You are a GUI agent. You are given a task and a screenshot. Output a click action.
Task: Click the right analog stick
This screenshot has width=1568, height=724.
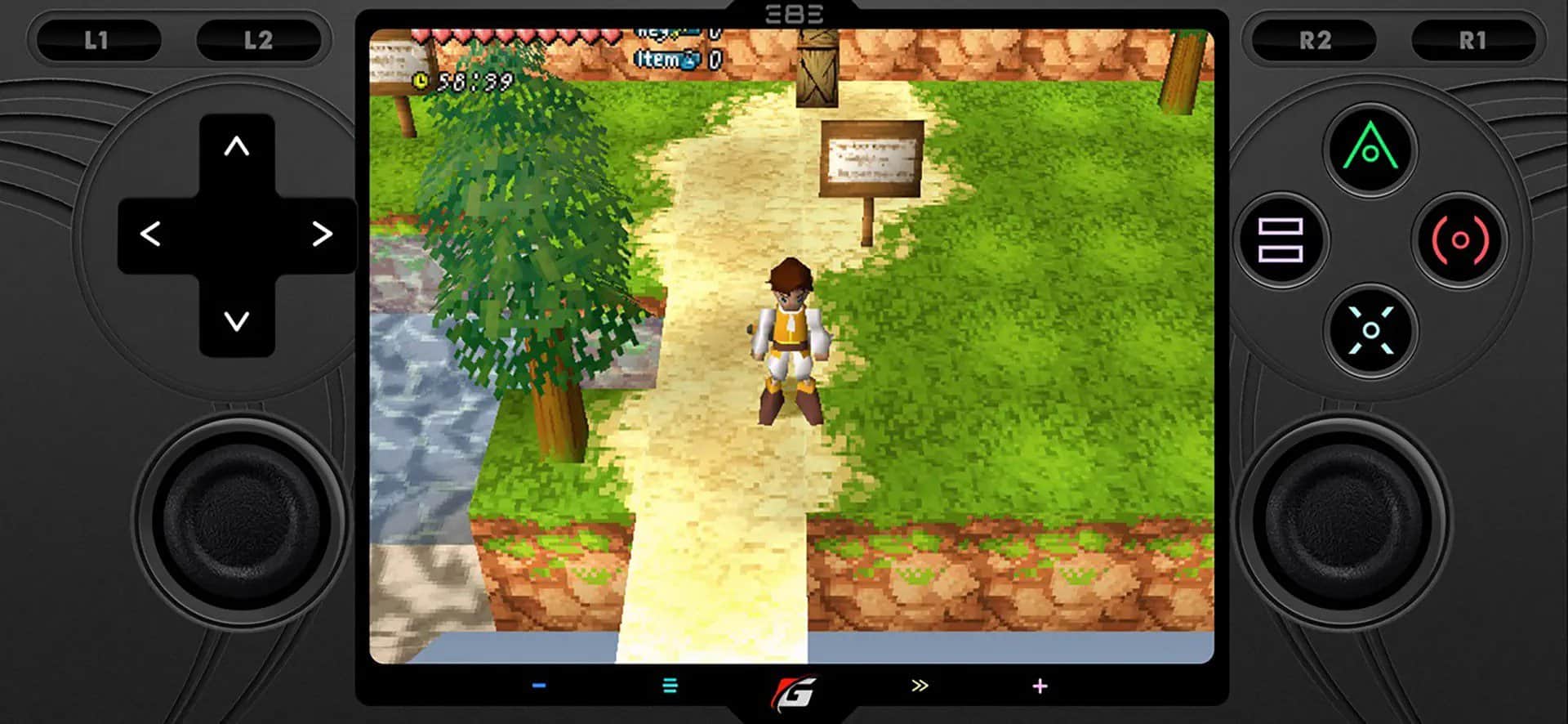[1342, 521]
